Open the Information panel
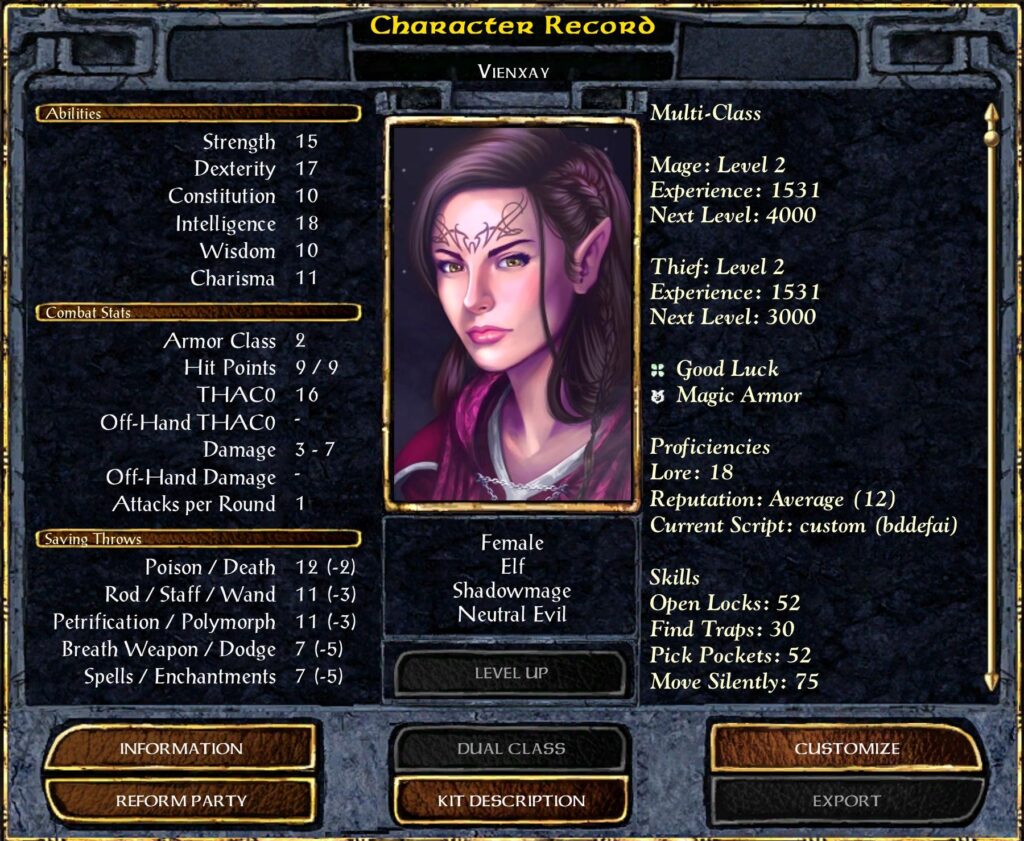The height and width of the screenshot is (841, 1024). point(181,748)
